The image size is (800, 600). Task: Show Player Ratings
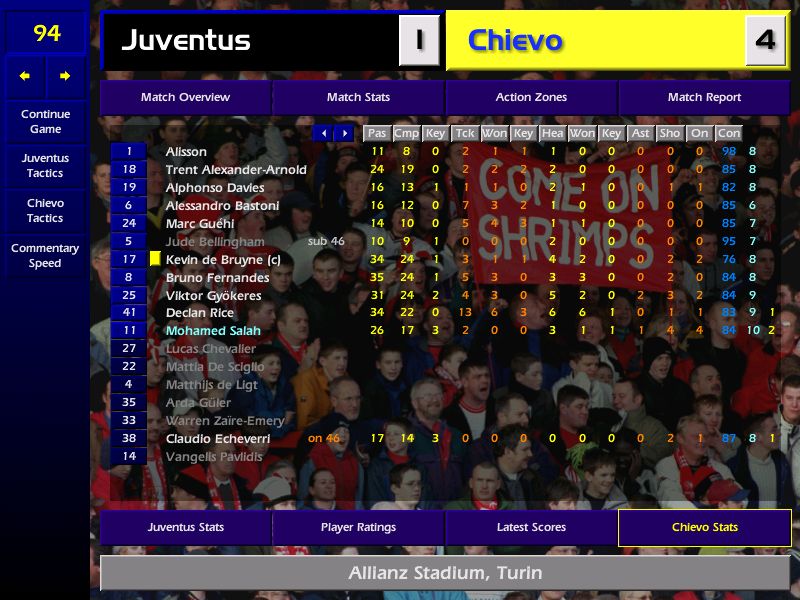pyautogui.click(x=358, y=528)
